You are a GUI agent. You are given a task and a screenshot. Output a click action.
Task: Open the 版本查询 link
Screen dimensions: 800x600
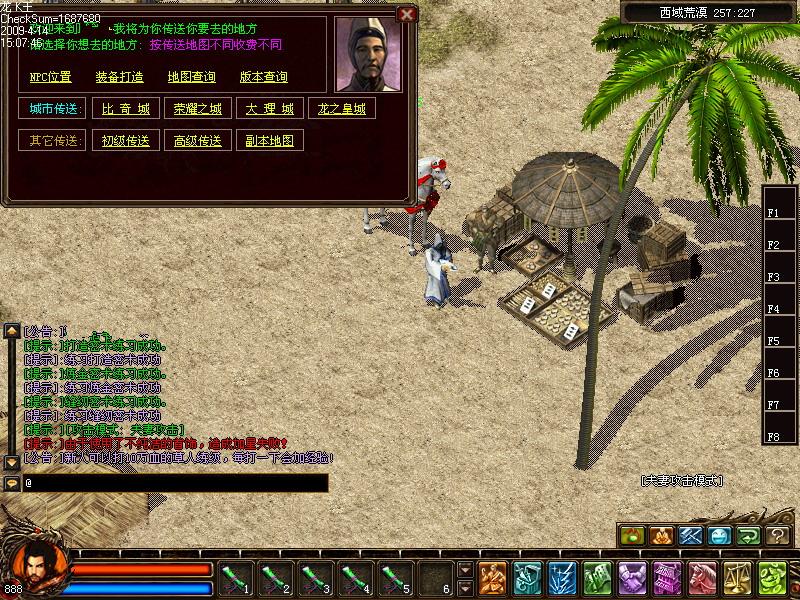[x=264, y=77]
